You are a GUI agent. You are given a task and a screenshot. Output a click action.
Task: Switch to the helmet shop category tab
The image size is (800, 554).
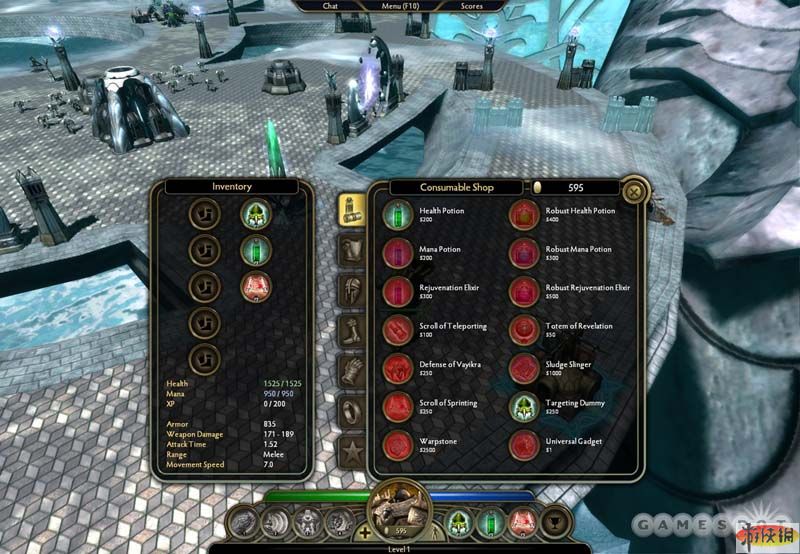(x=351, y=291)
